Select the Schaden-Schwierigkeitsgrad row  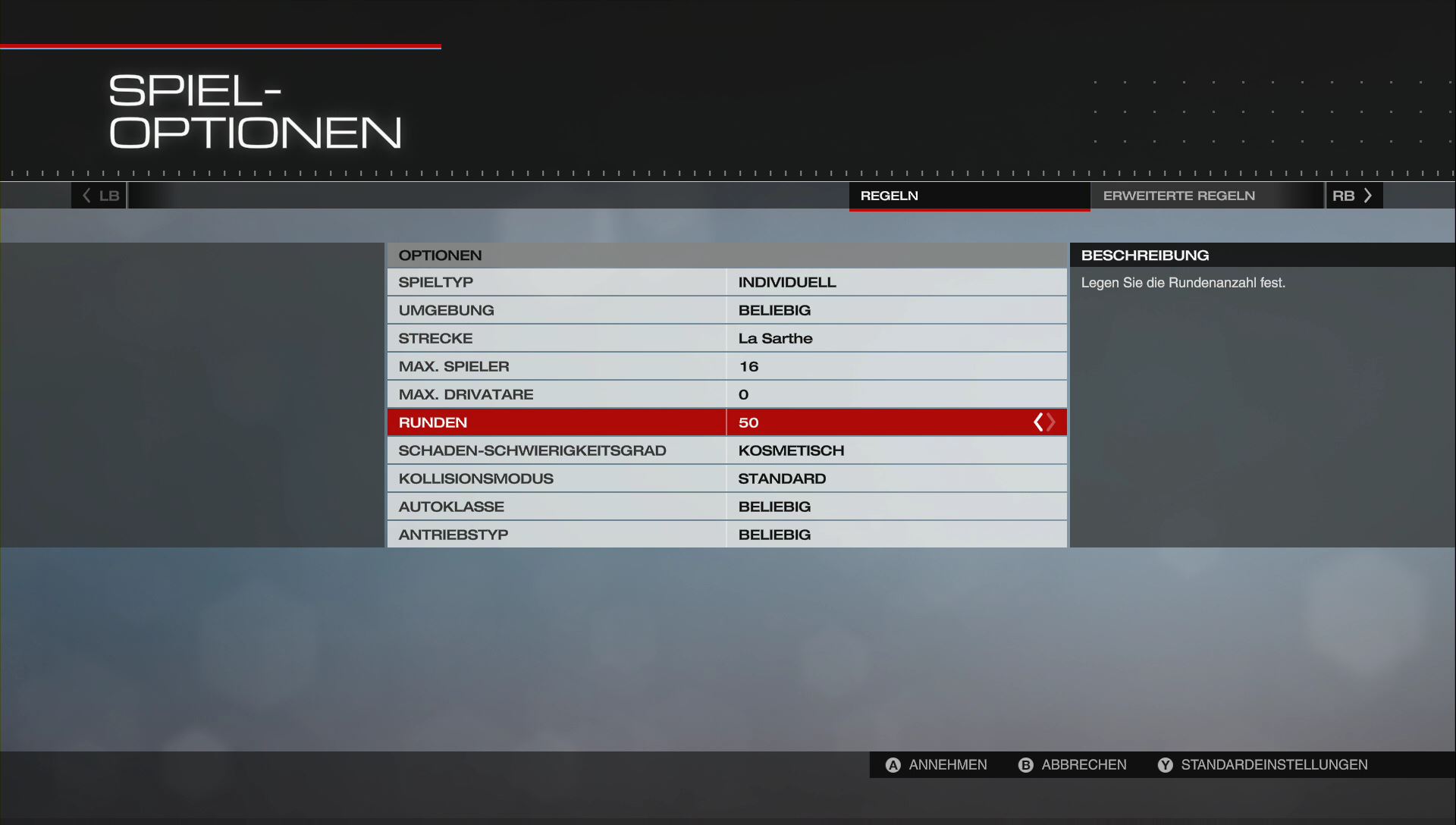[x=726, y=450]
